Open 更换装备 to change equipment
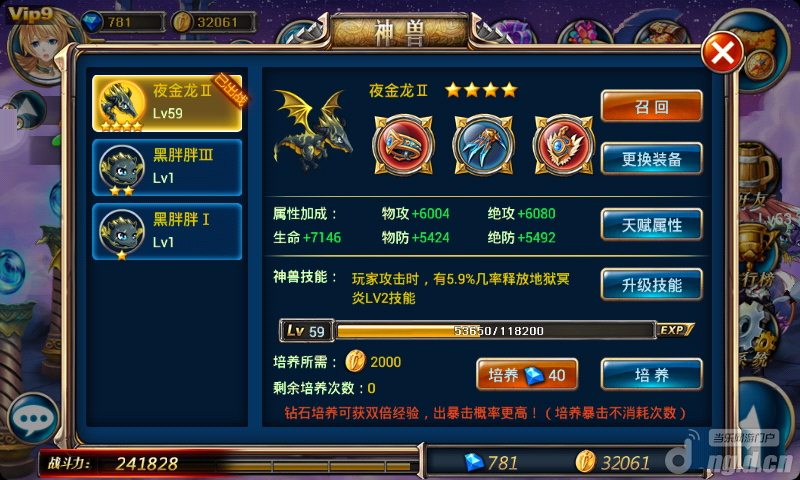Image resolution: width=800 pixels, height=480 pixels. [651, 158]
